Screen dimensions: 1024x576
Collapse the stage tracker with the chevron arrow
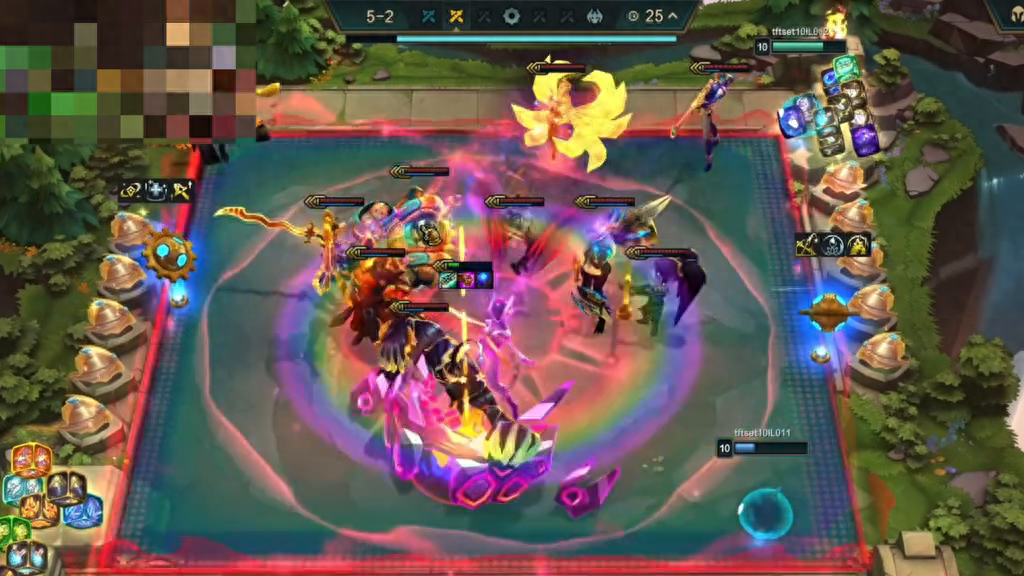[672, 16]
